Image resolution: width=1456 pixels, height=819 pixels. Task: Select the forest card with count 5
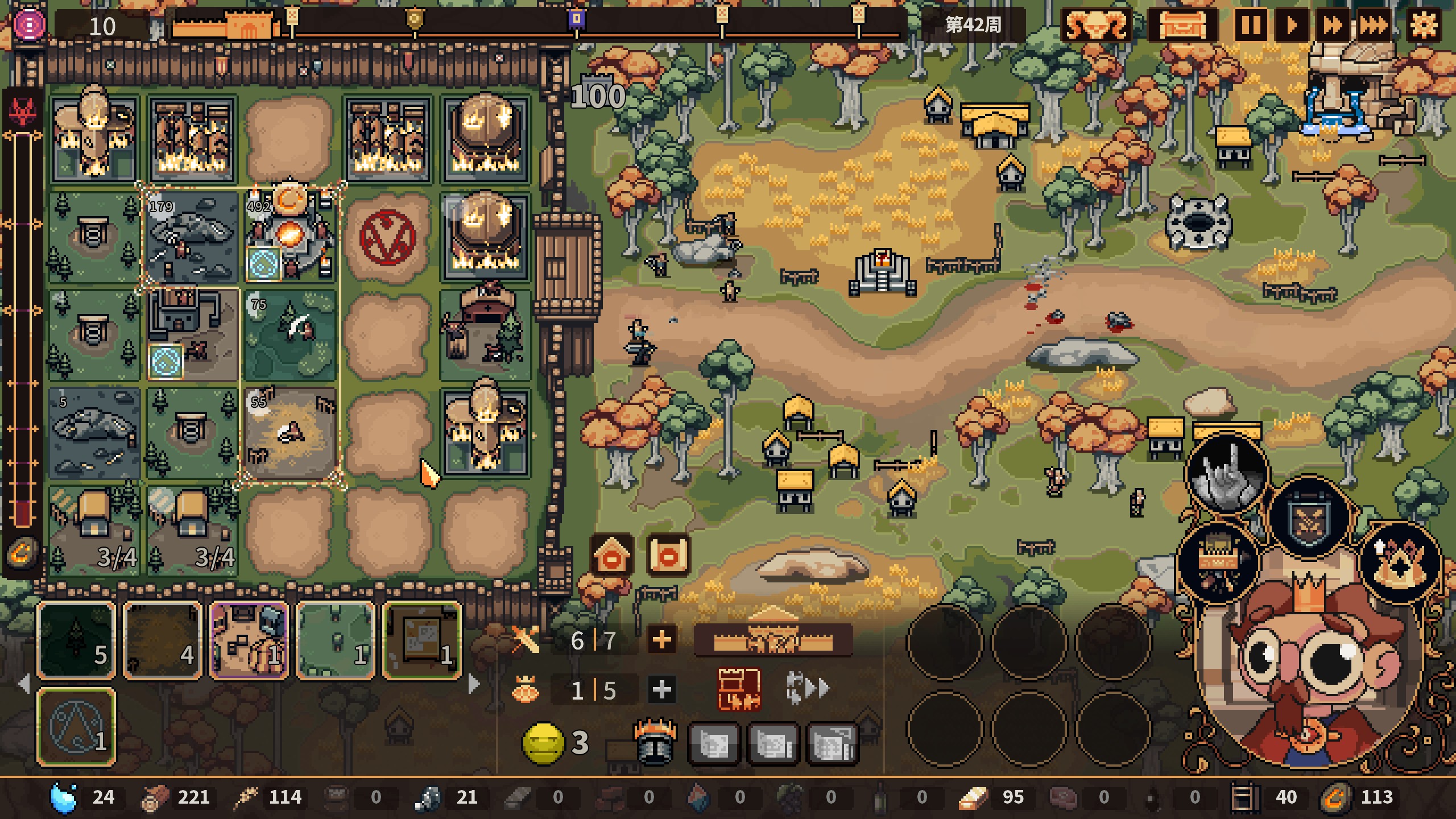(x=77, y=640)
